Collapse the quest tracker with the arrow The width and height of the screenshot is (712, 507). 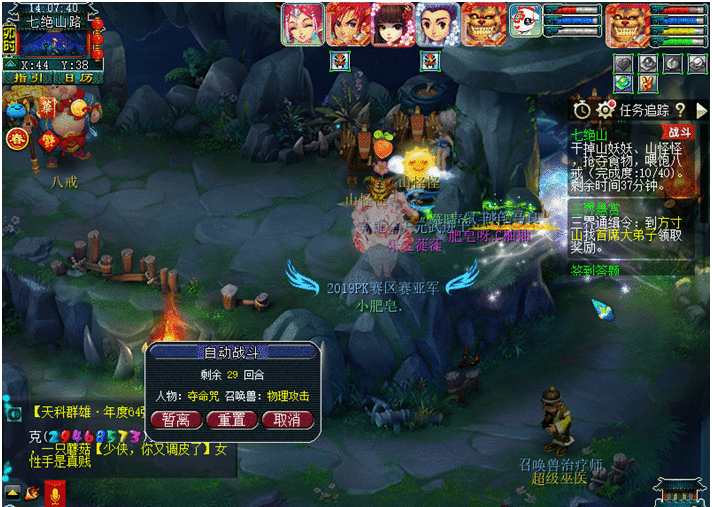click(x=700, y=109)
